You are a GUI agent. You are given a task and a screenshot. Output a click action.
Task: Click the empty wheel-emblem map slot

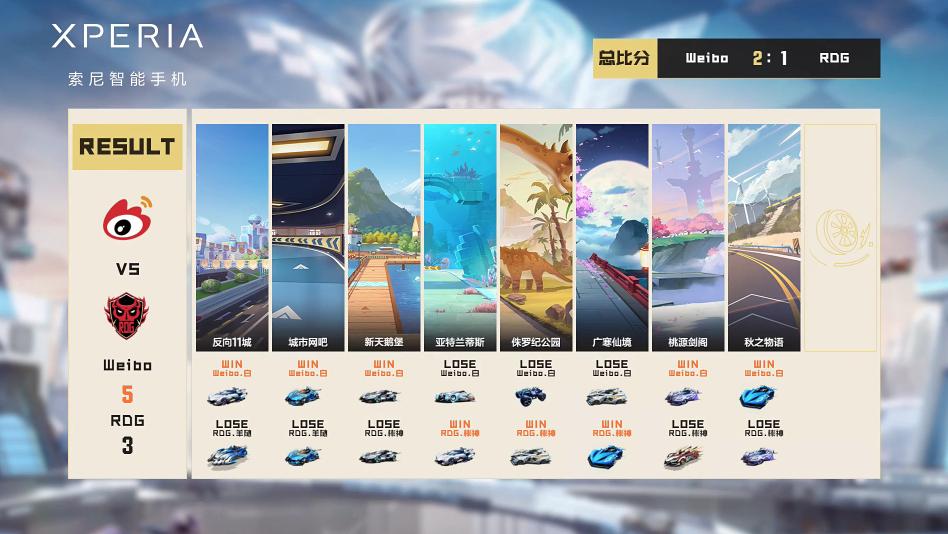pos(841,237)
